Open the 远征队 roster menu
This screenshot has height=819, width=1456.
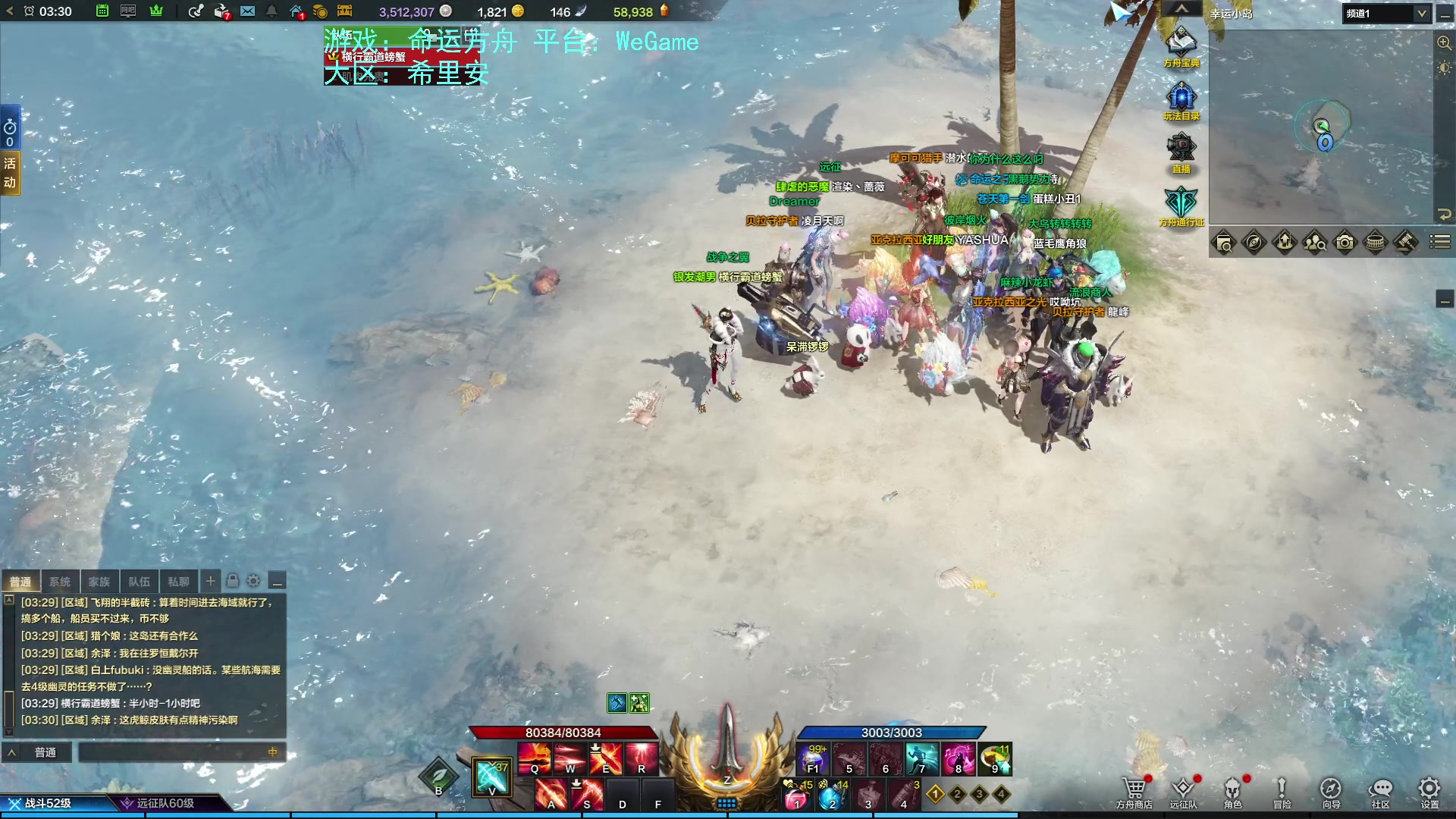(1183, 790)
